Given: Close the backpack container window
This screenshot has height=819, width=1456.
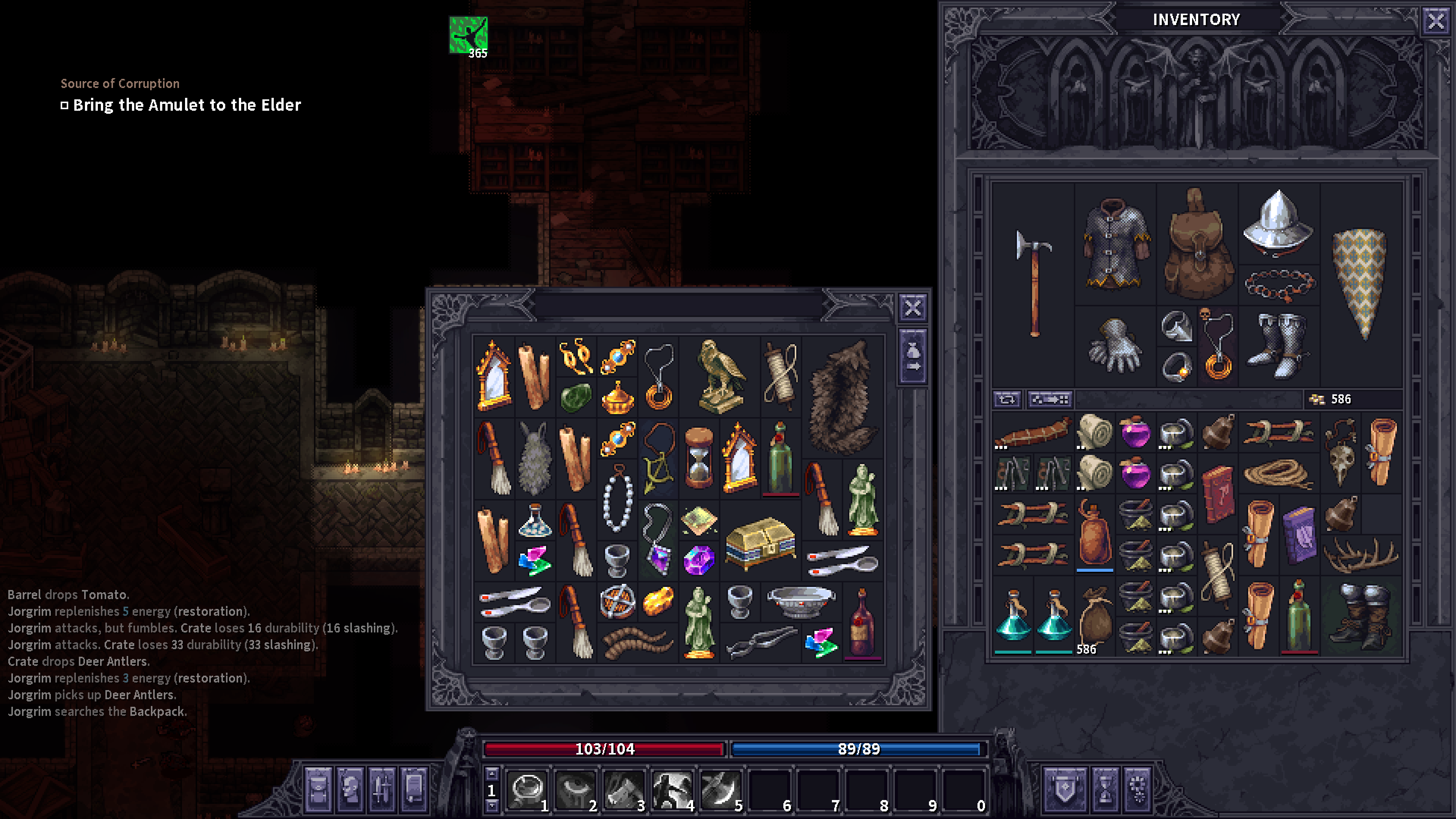Looking at the screenshot, I should (912, 308).
